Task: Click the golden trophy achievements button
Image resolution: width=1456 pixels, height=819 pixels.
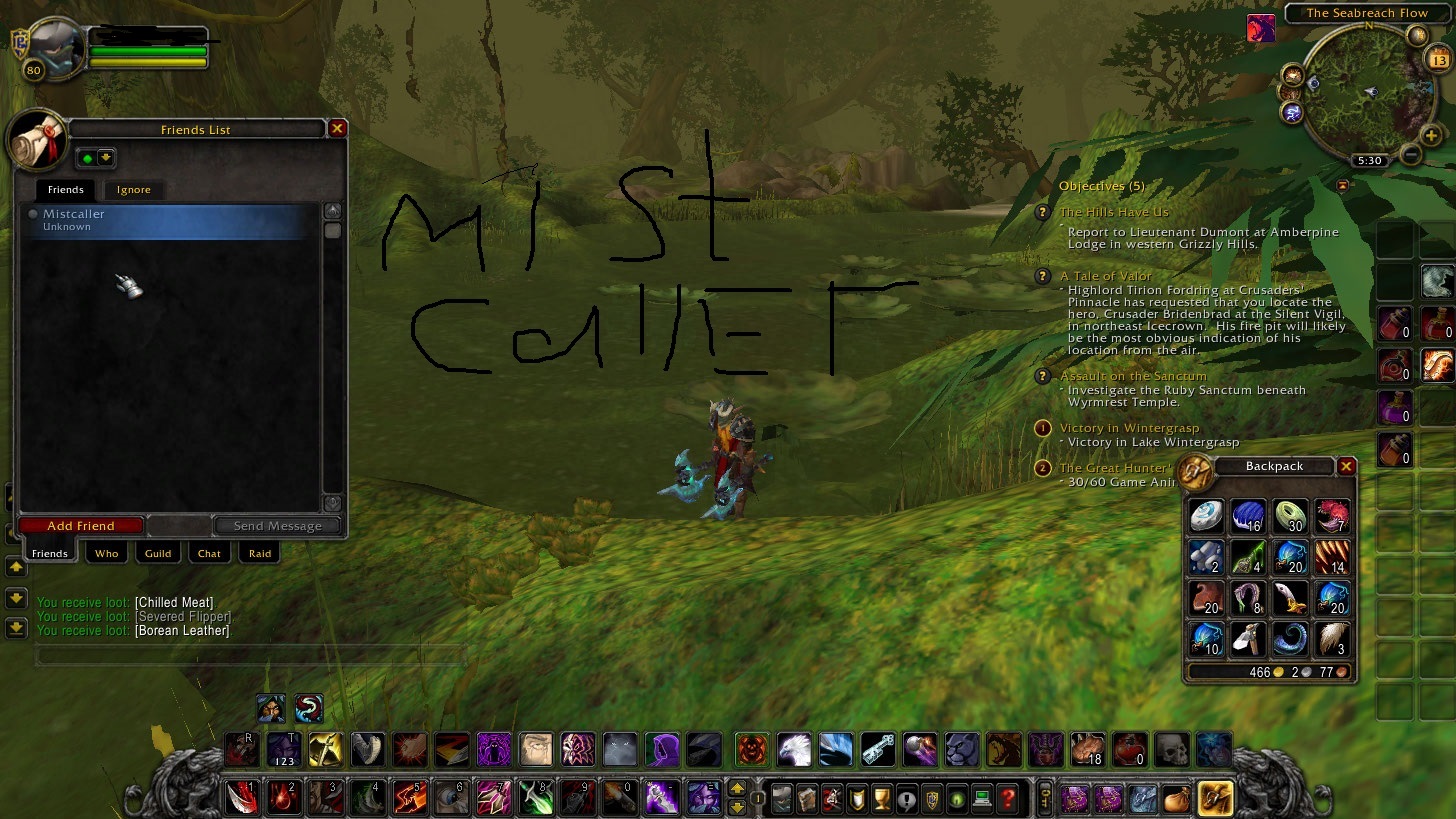Action: click(881, 799)
